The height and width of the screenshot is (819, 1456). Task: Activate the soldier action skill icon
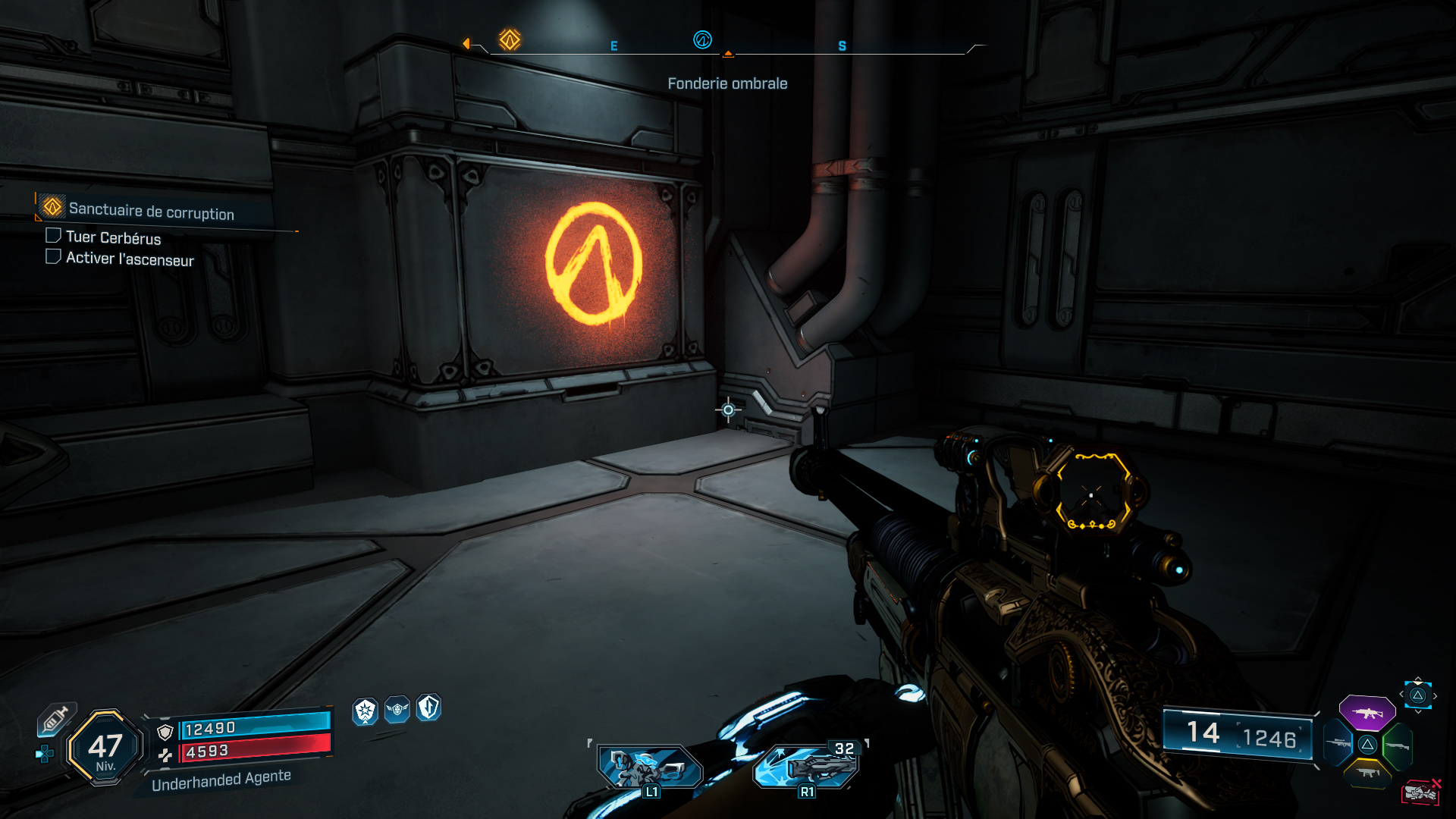pyautogui.click(x=649, y=767)
